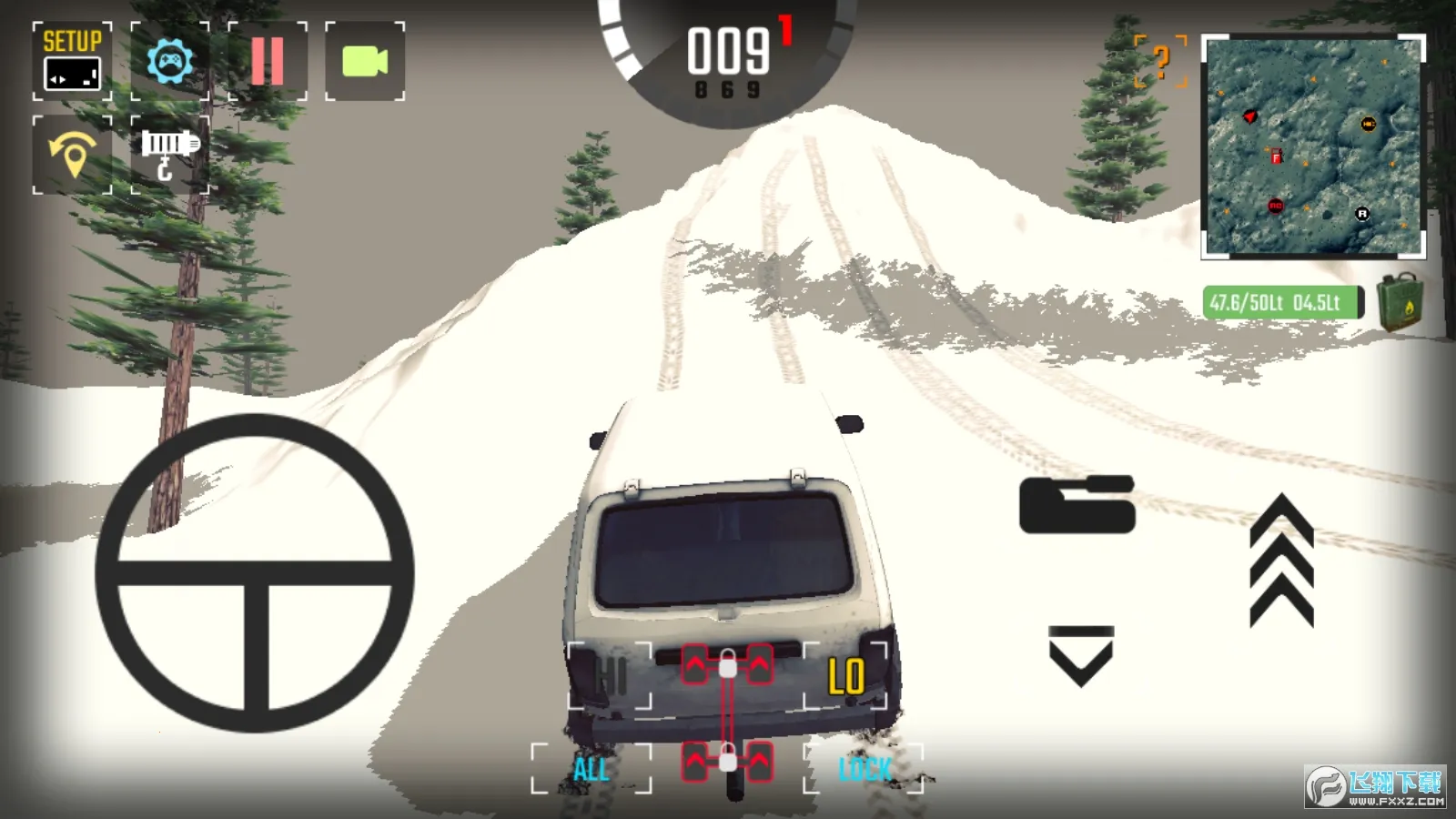Screen dimensions: 1456x819
Task: Use the green jerry can fuel icon
Action: (x=1400, y=302)
